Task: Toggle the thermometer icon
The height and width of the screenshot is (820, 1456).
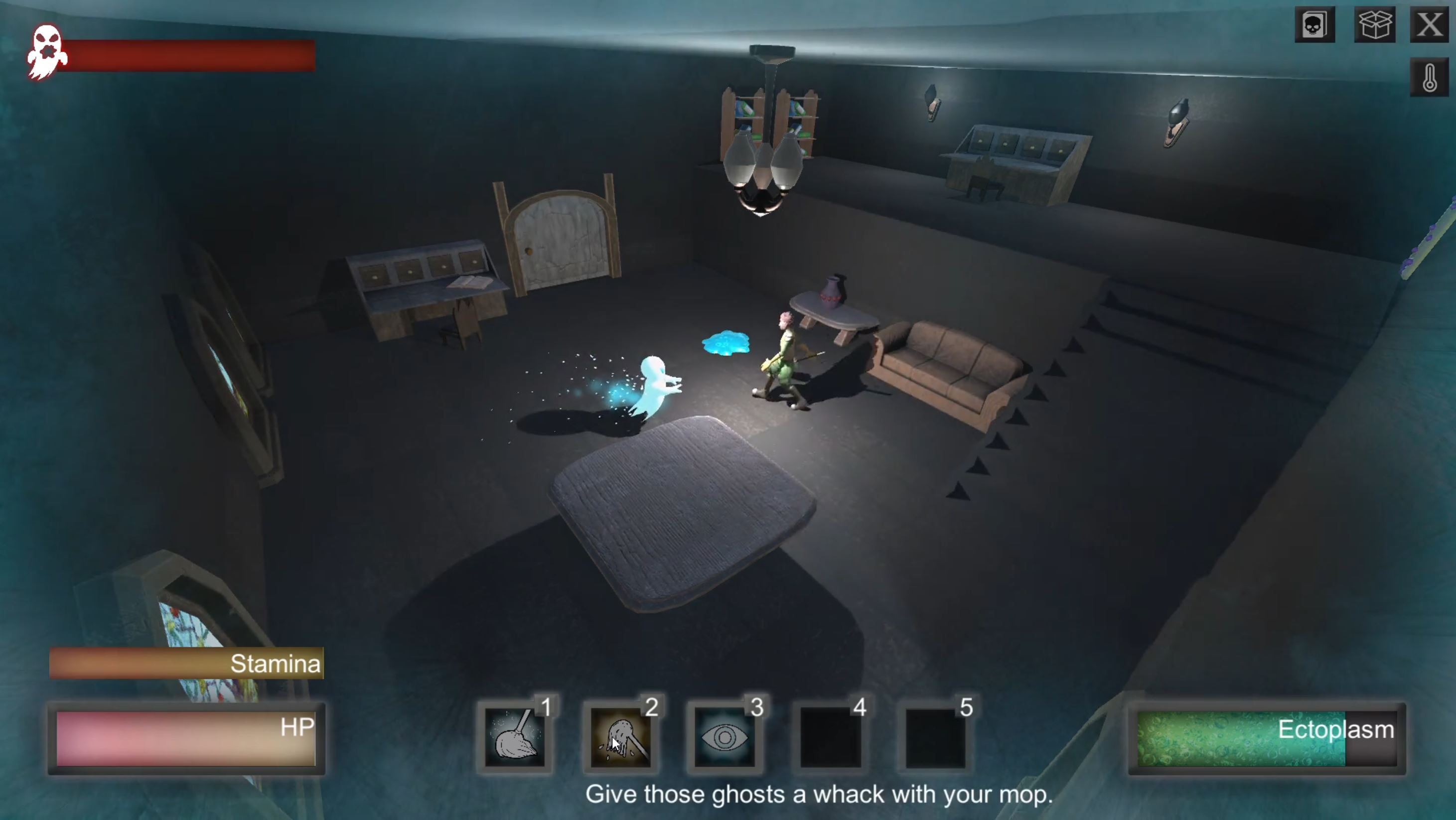Action: click(1429, 77)
